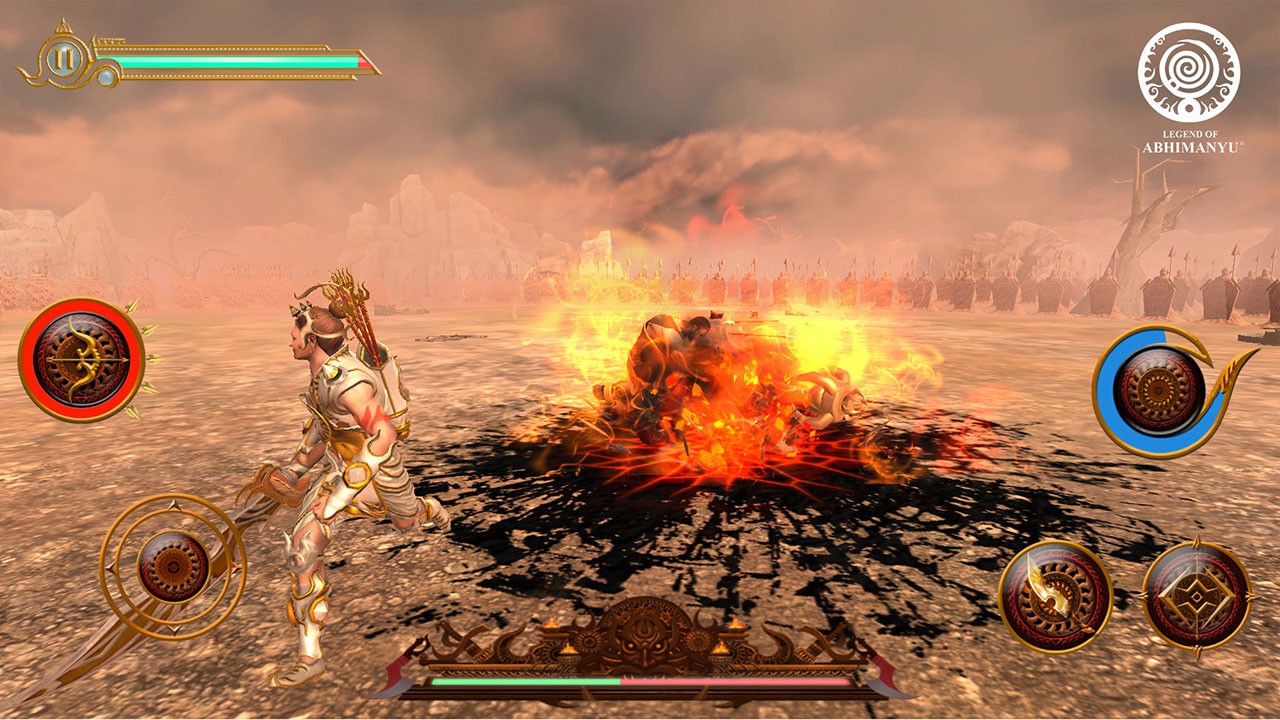Activate the diamond emblem skill button
The height and width of the screenshot is (720, 1280).
(x=1196, y=596)
